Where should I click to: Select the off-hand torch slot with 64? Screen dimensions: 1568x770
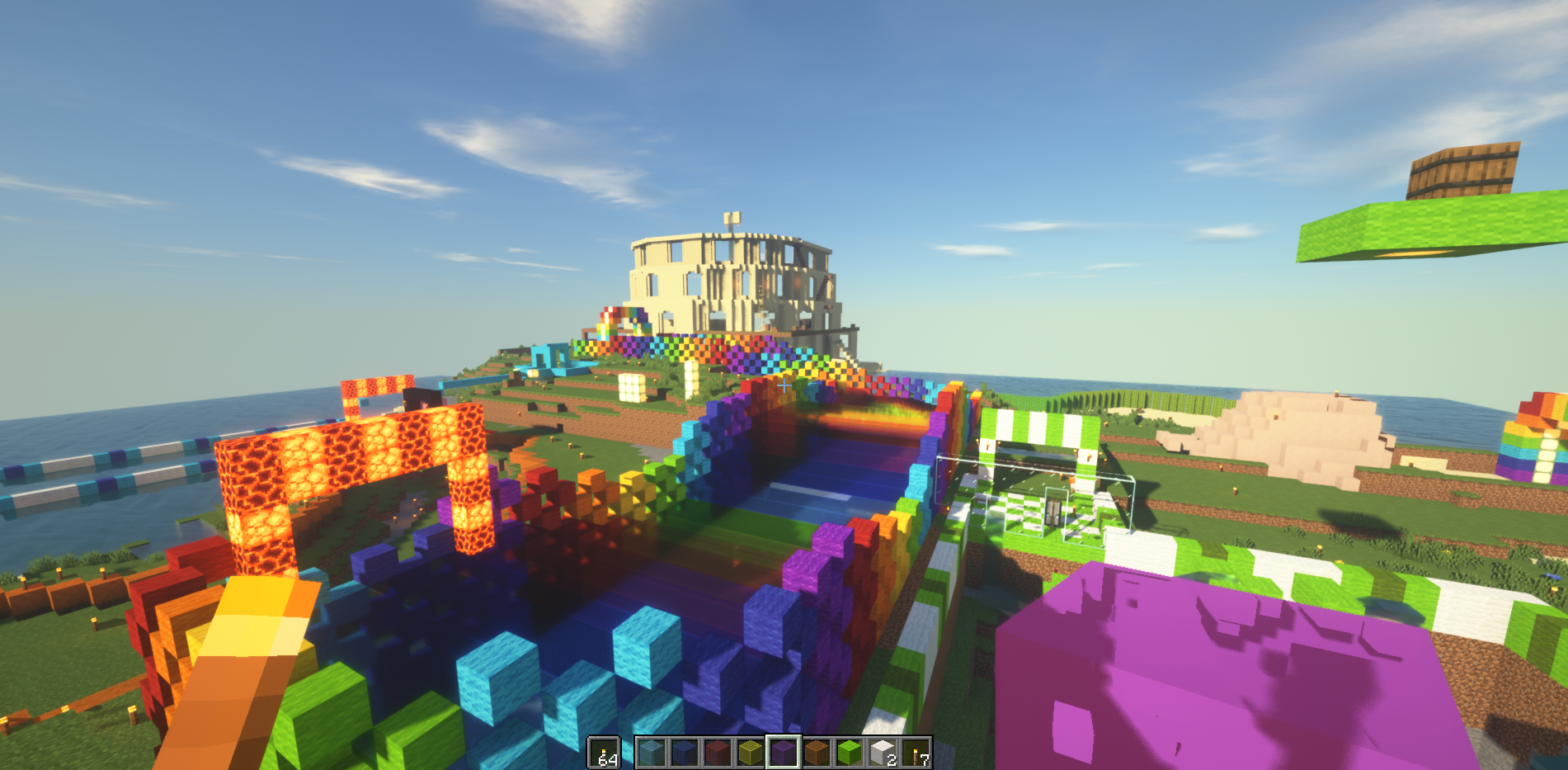[604, 753]
